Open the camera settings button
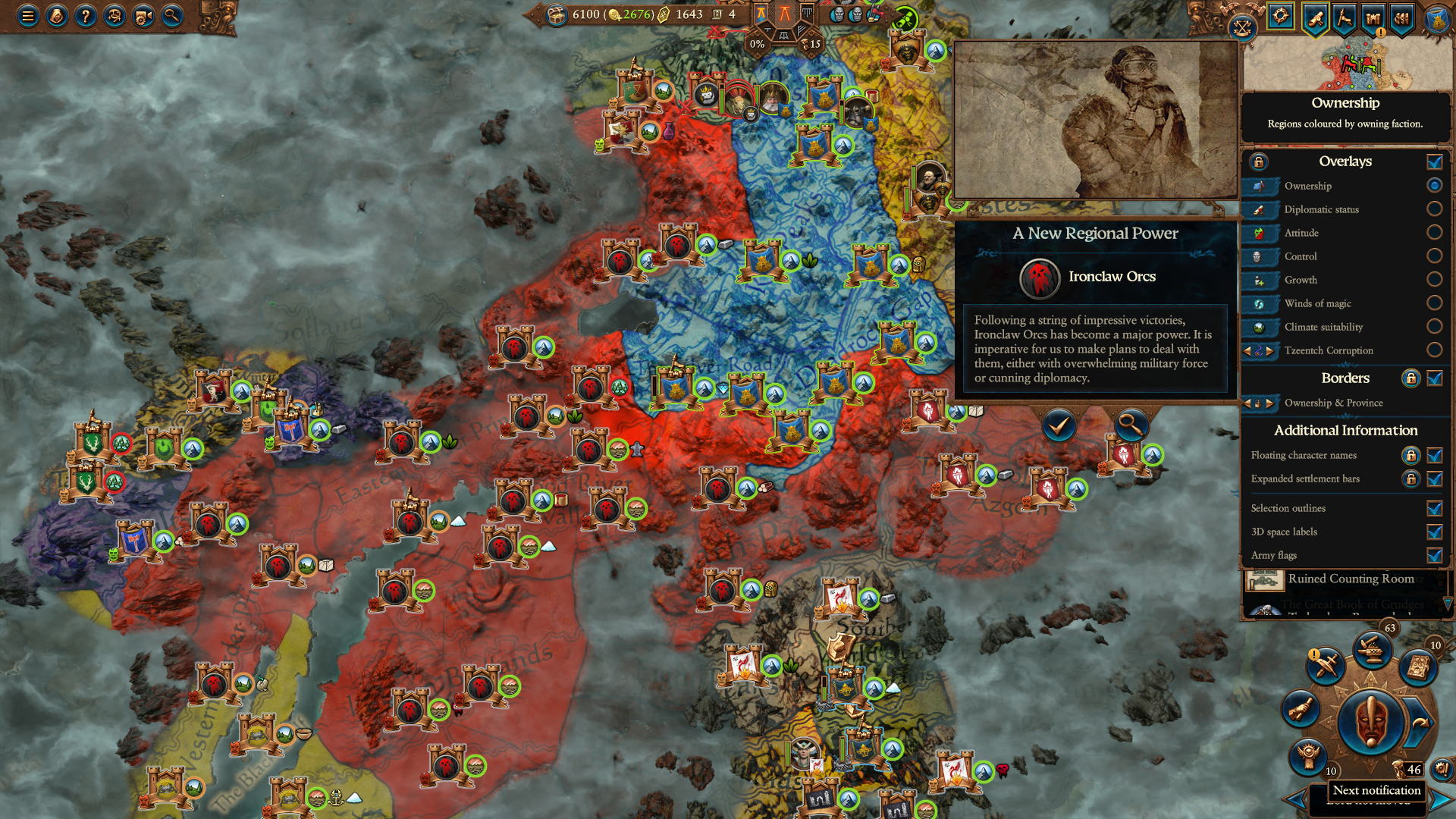 pos(143,15)
